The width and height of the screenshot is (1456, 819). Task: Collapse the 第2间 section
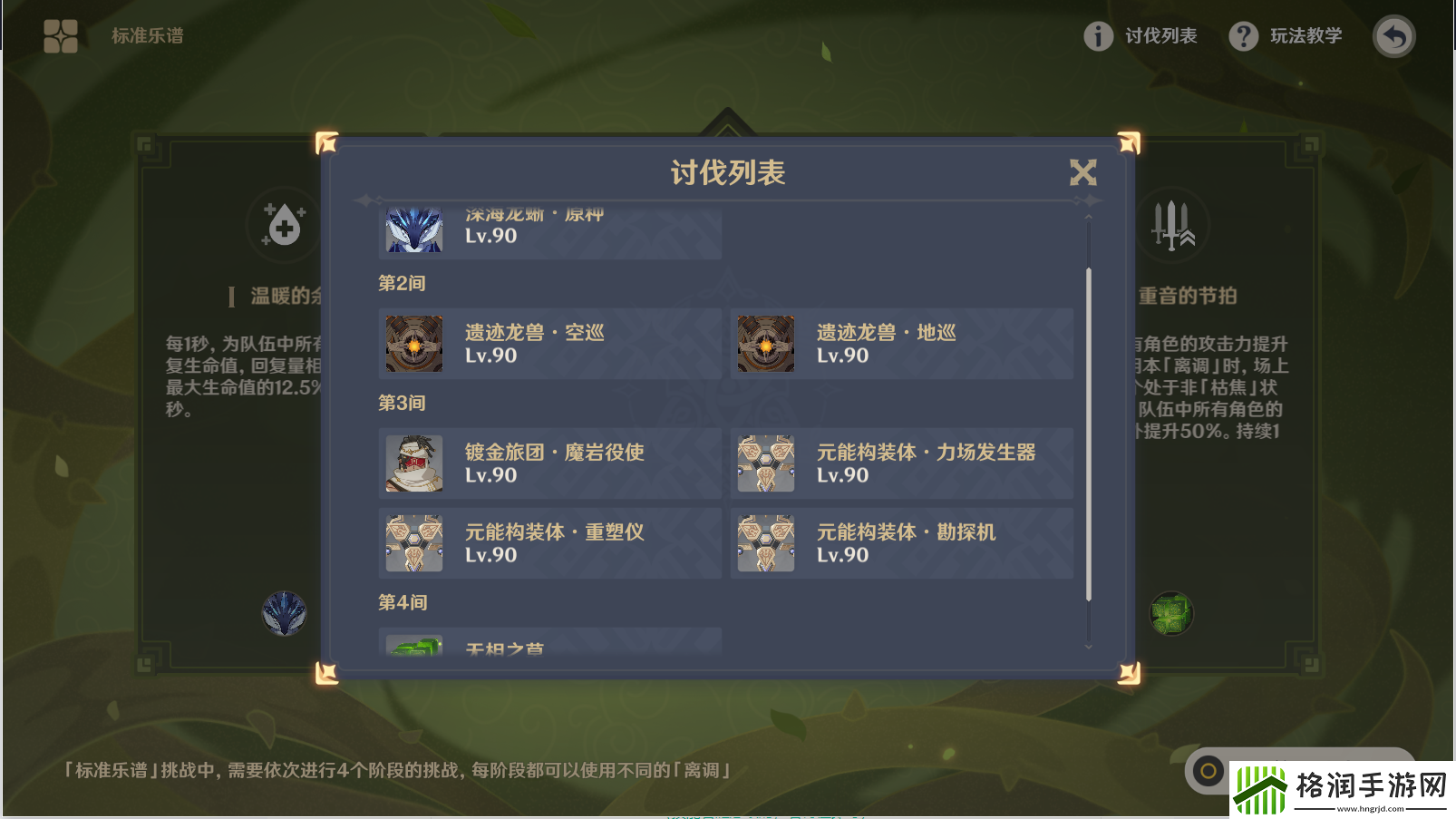(x=403, y=283)
